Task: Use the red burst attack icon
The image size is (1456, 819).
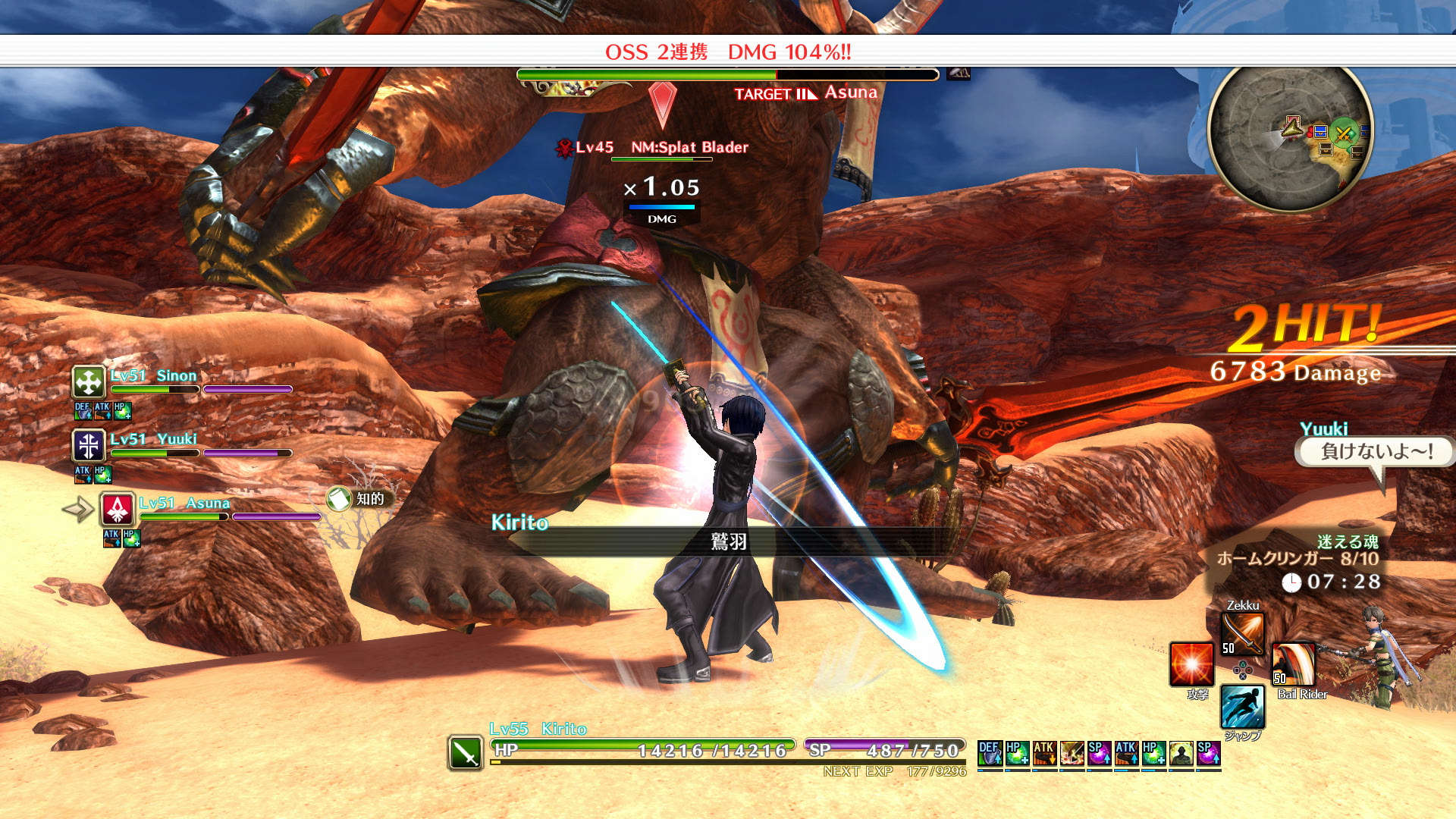Action: 1191,664
